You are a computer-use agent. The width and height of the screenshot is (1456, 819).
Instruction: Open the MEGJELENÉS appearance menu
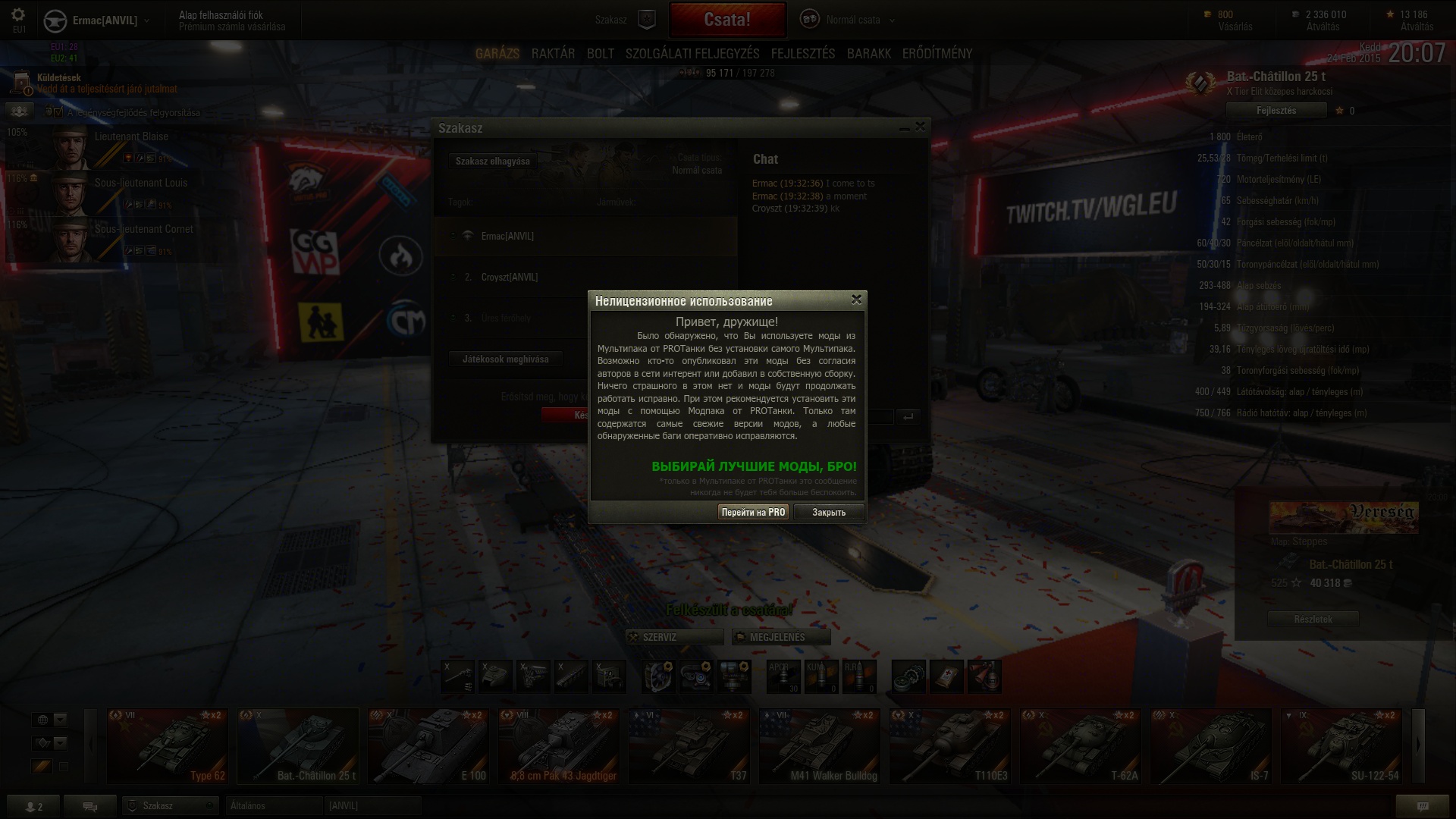pos(781,638)
